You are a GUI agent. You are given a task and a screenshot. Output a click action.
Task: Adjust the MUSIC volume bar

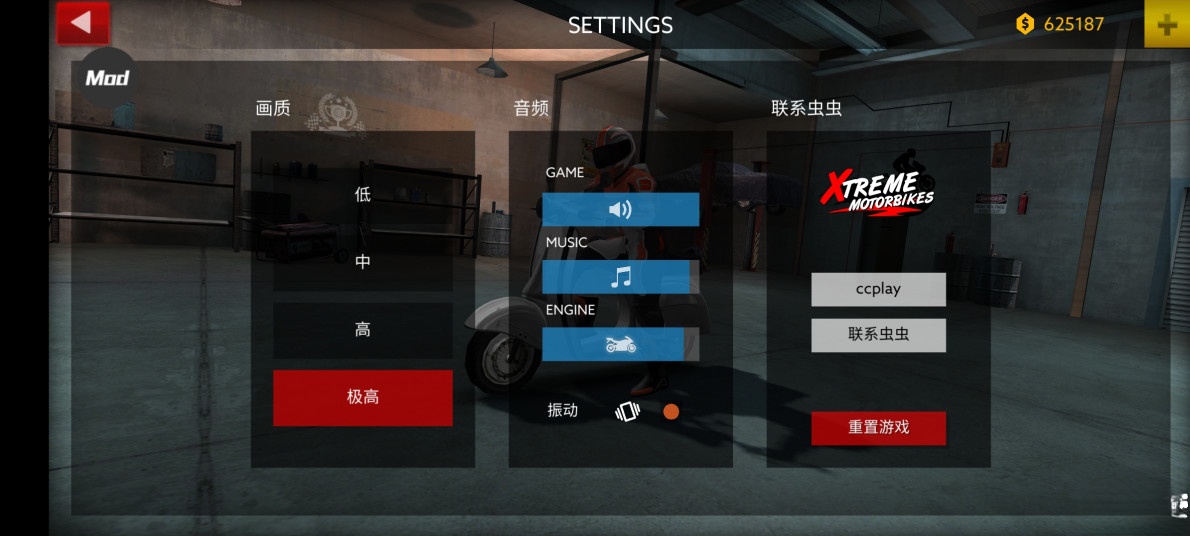click(x=620, y=277)
